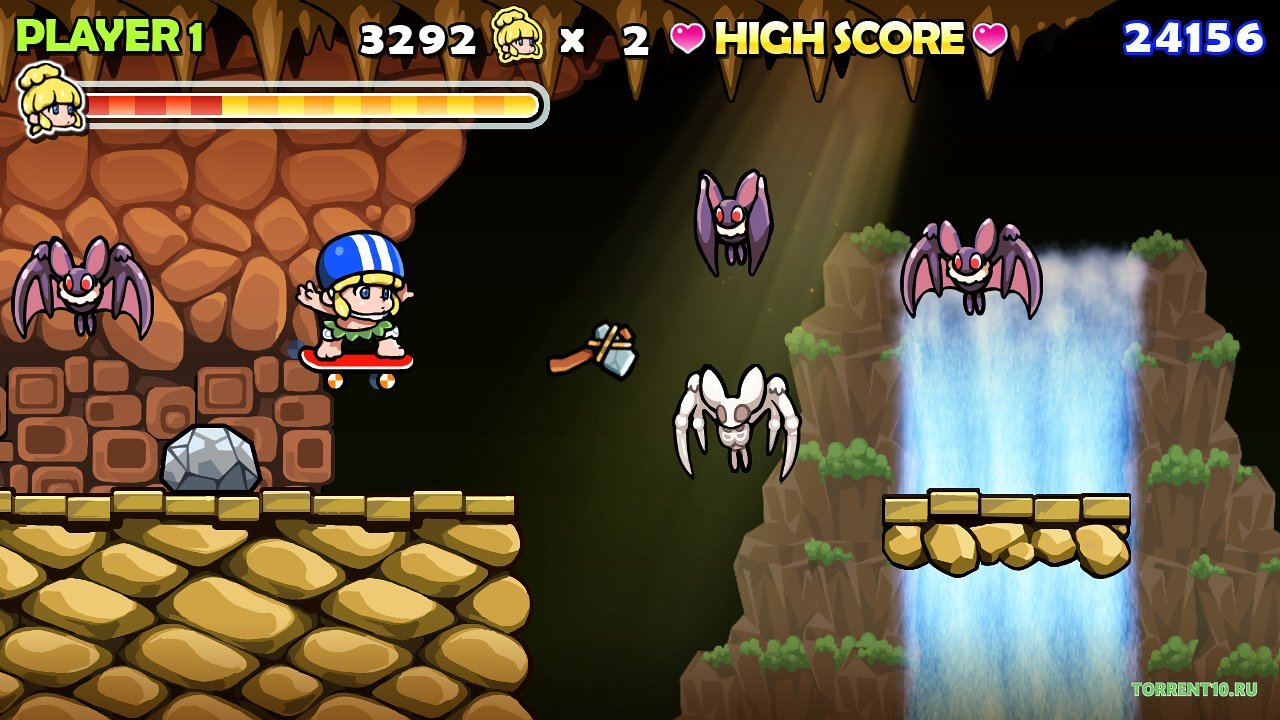Select the PLAYER 1 label
1280x720 pixels.
coord(110,33)
